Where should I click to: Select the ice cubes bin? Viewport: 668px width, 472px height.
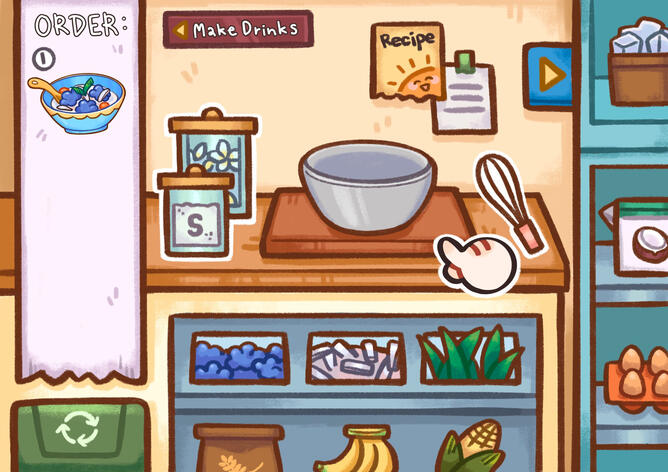(355, 358)
